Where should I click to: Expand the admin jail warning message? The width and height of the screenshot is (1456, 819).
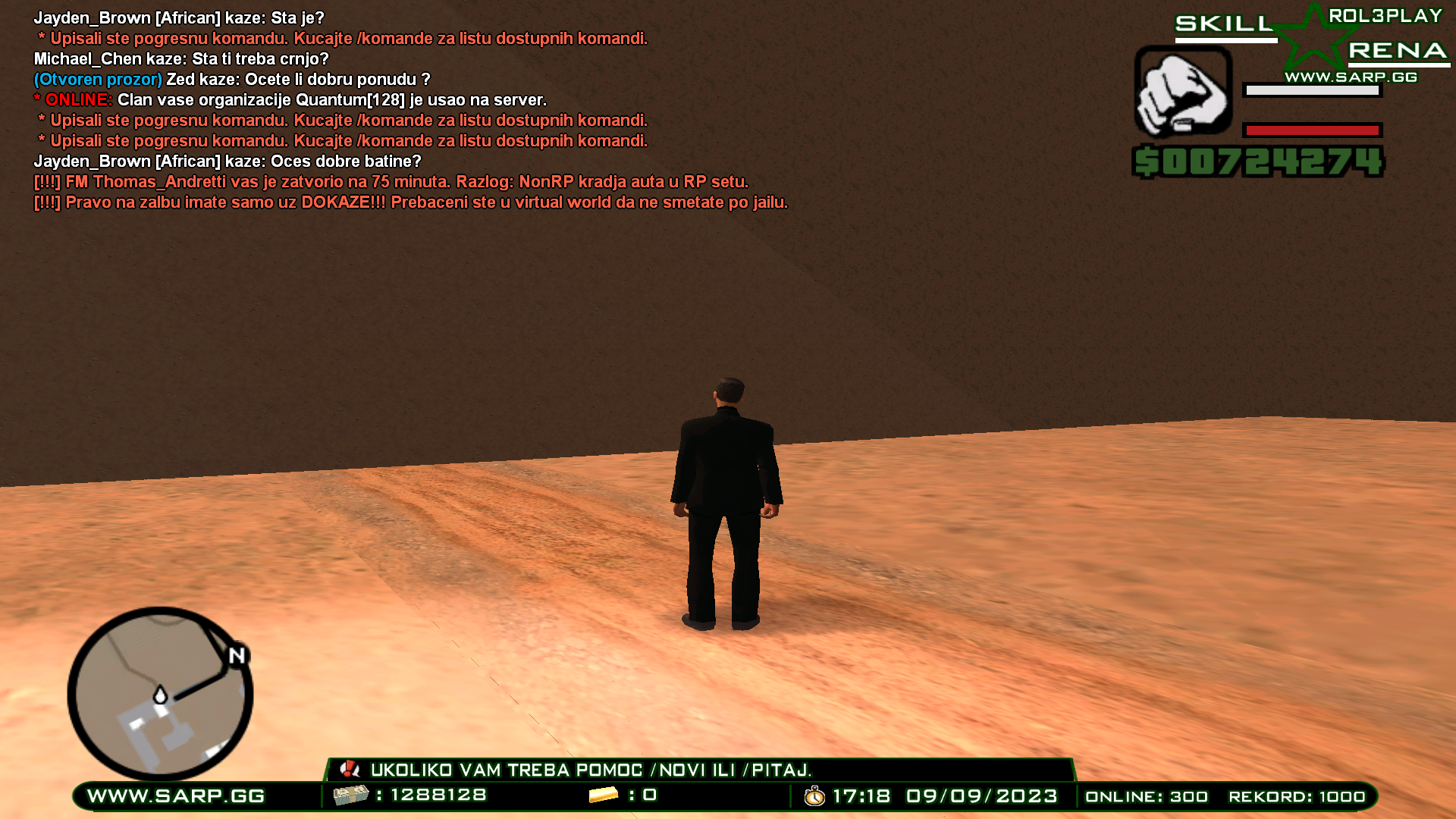pyautogui.click(x=391, y=181)
